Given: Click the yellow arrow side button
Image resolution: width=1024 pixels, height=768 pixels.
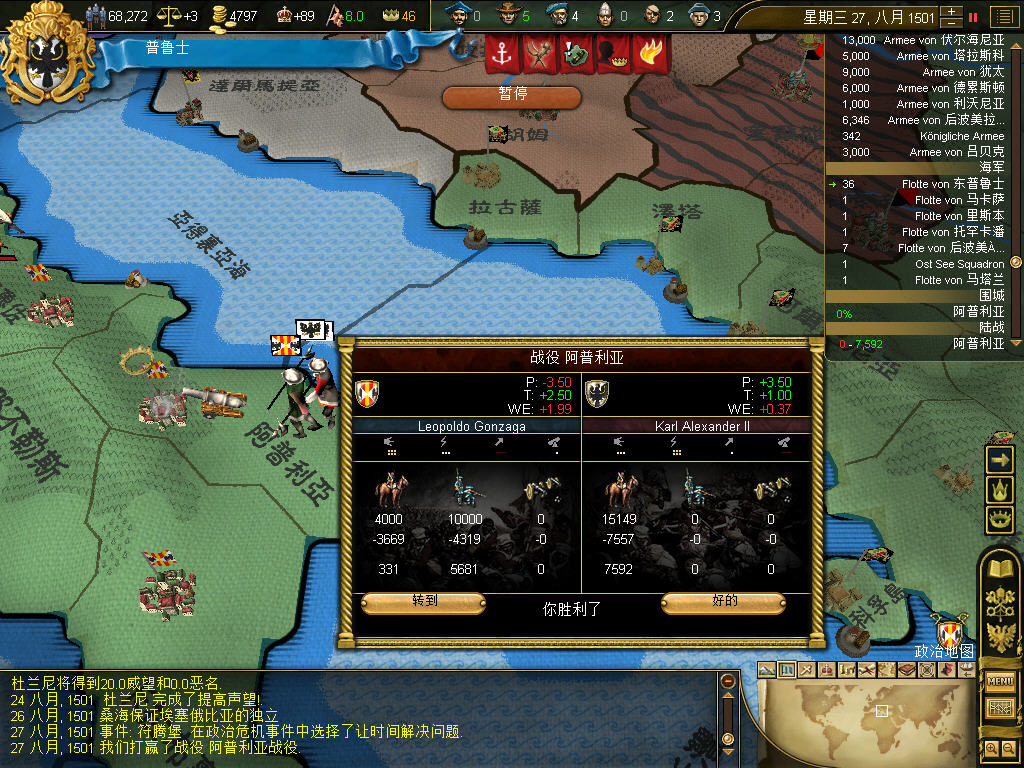Looking at the screenshot, I should 1000,459.
